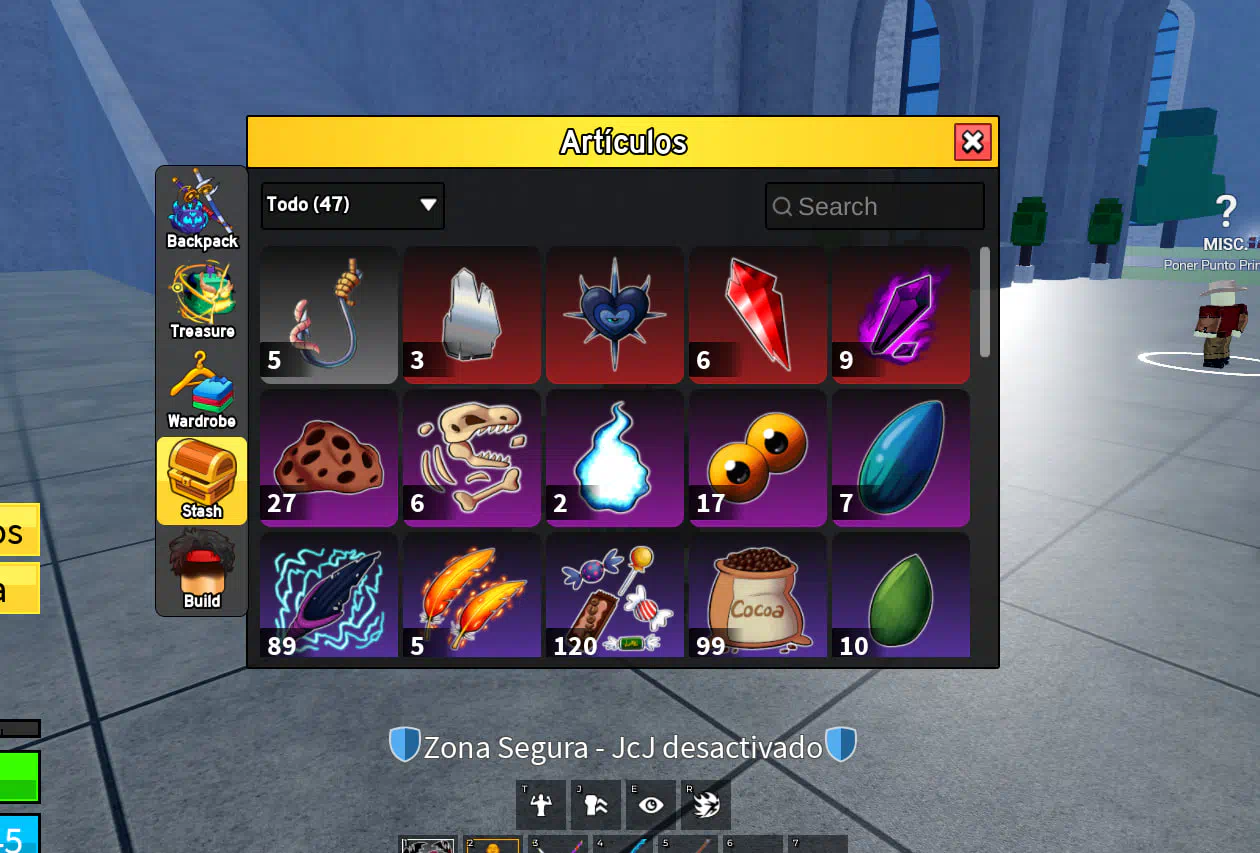The height and width of the screenshot is (853, 1260).
Task: Pick the orange eyeballs item
Action: pyautogui.click(x=758, y=458)
